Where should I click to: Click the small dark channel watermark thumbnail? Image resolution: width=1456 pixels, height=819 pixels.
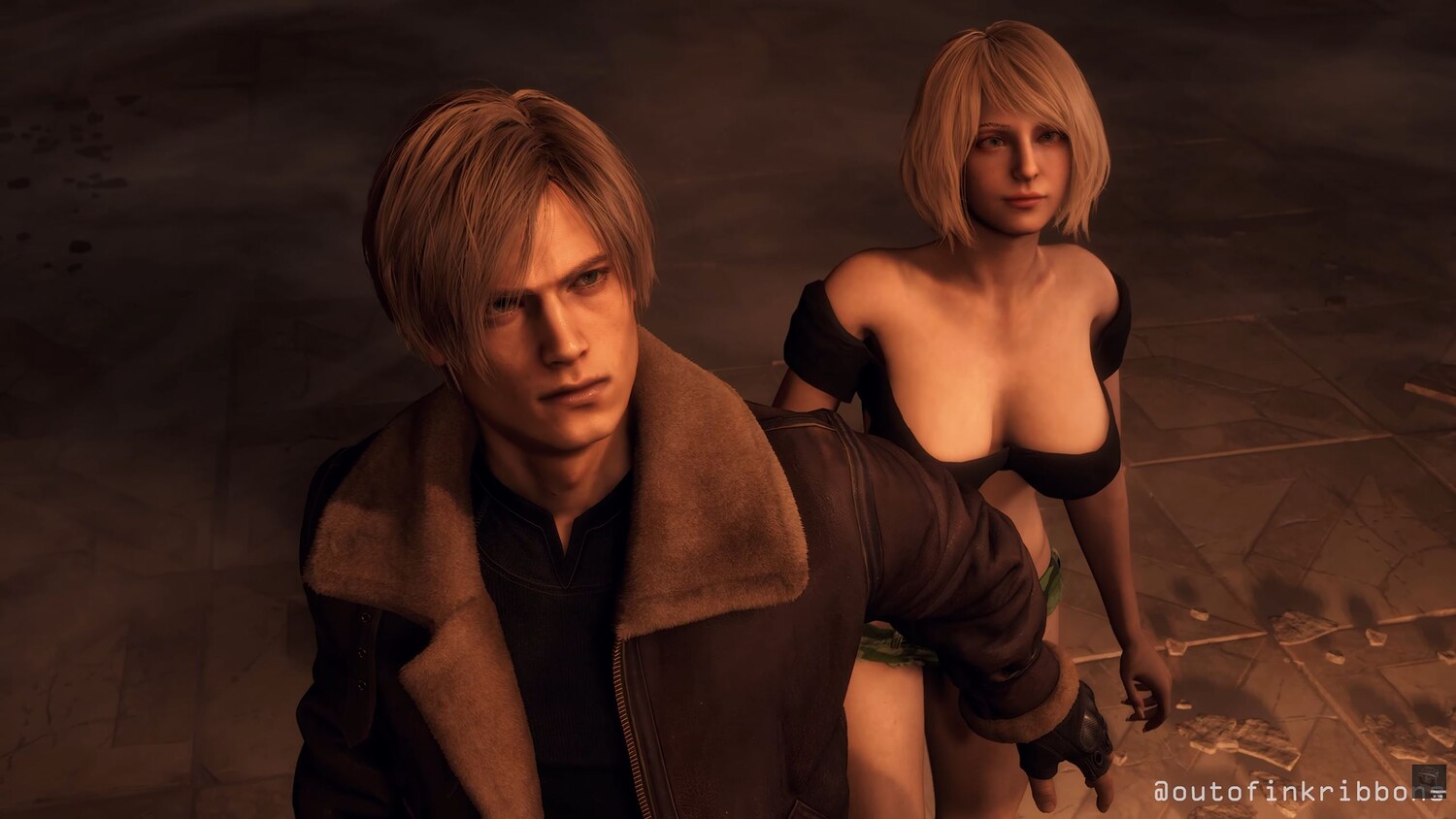point(1428,781)
